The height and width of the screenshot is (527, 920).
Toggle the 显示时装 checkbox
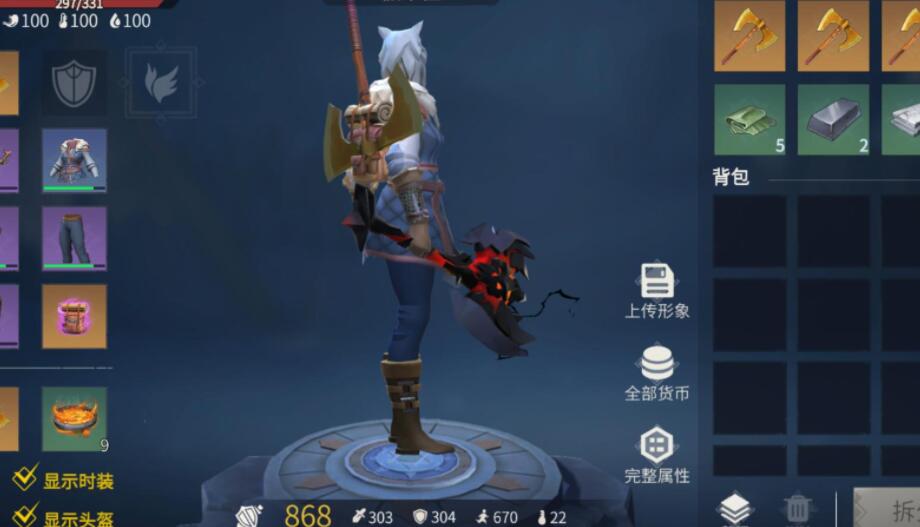(25, 480)
